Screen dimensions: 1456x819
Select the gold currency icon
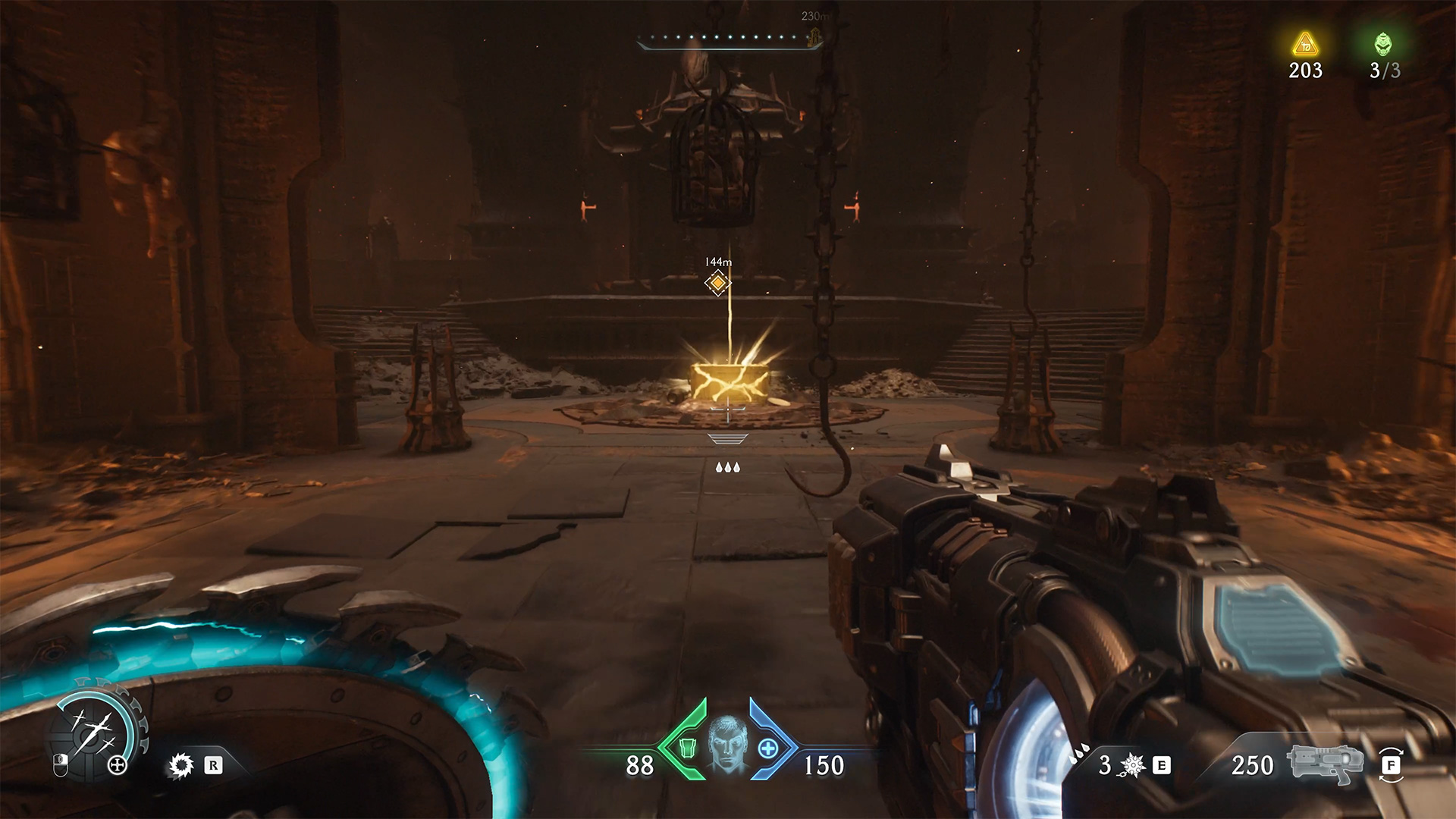point(1305,45)
